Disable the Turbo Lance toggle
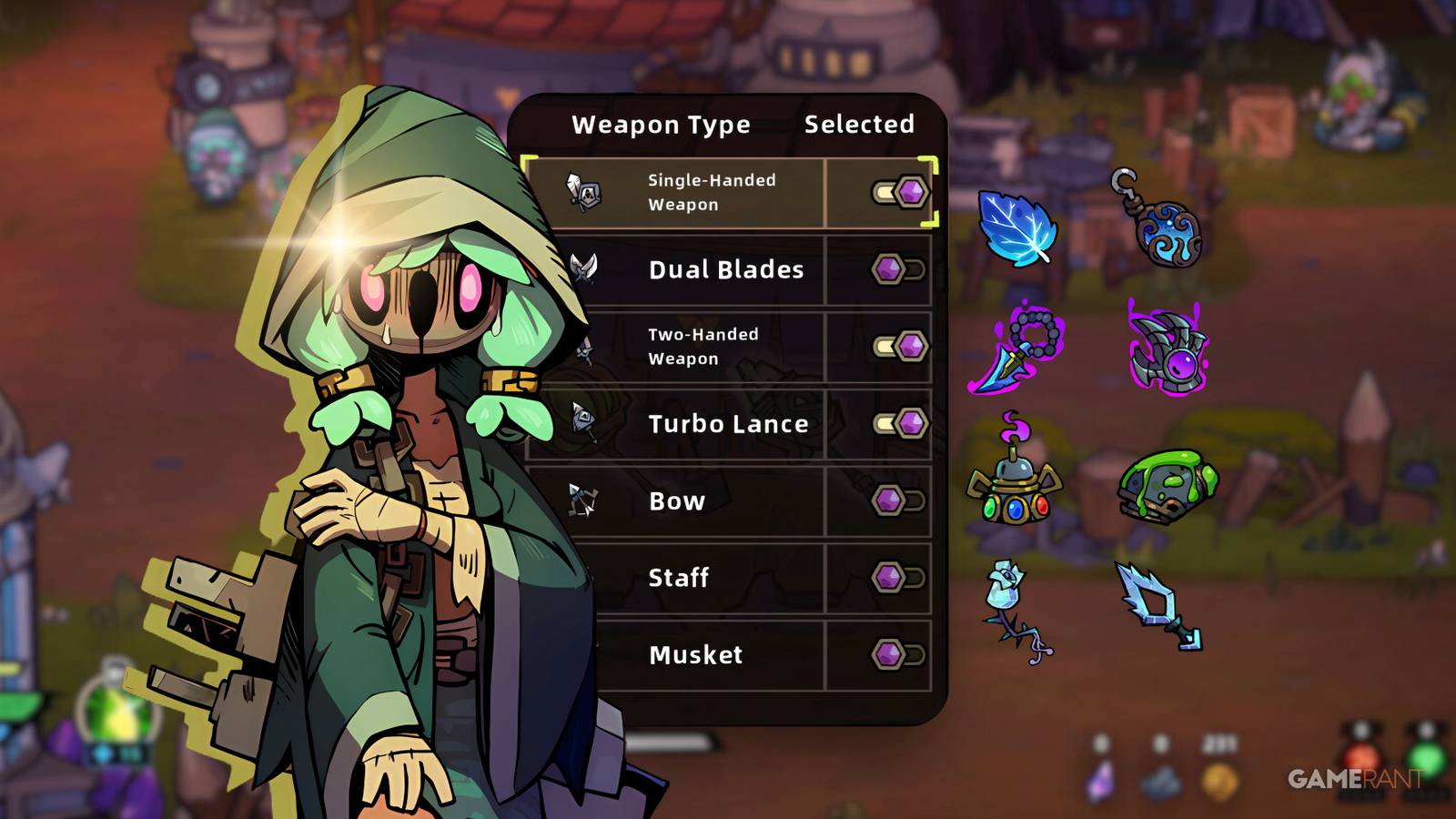The width and height of the screenshot is (1456, 819). click(x=899, y=423)
